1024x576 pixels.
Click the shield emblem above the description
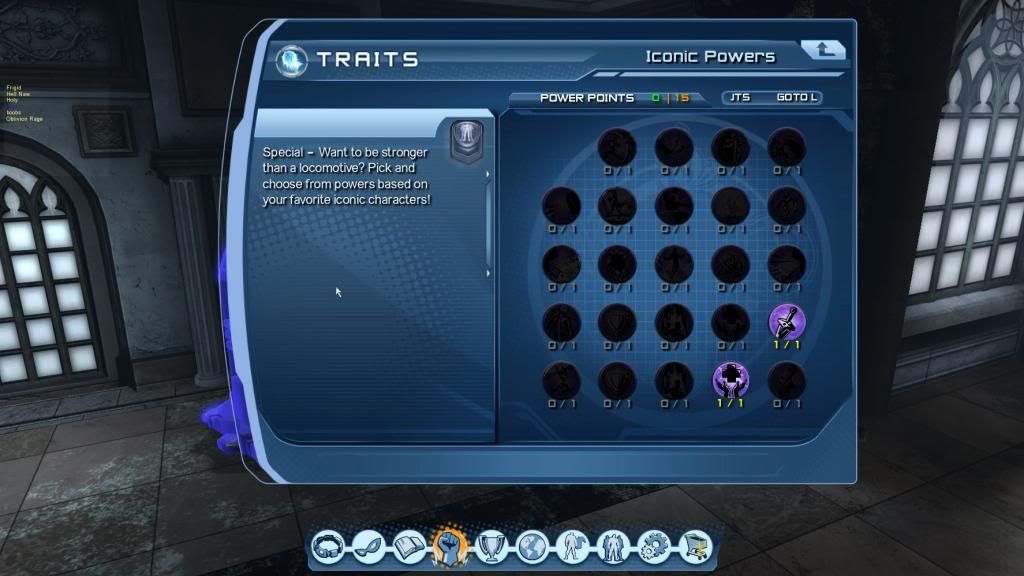tap(466, 140)
